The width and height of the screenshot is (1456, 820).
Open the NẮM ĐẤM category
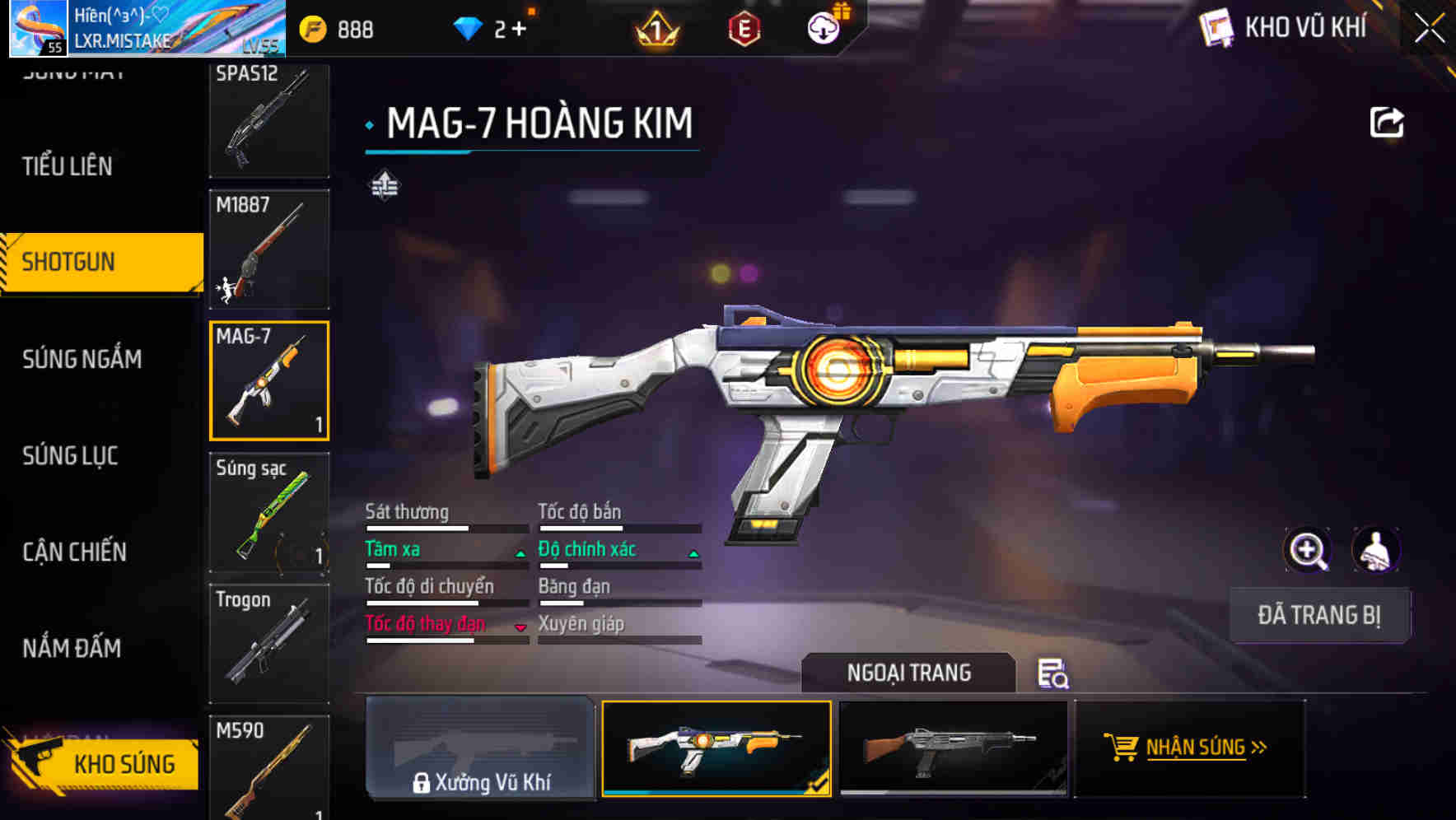[x=72, y=649]
